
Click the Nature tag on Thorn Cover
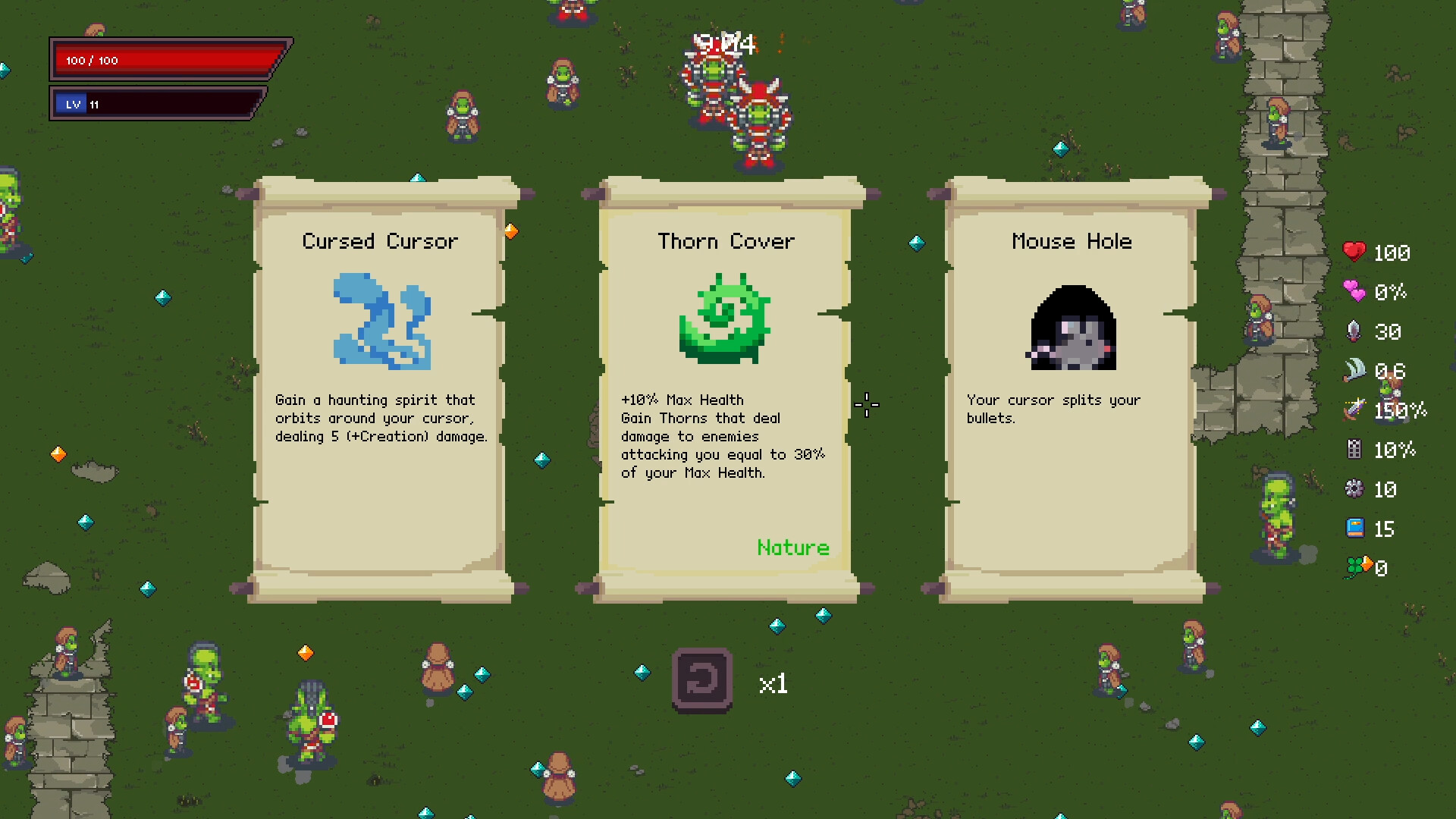point(793,548)
